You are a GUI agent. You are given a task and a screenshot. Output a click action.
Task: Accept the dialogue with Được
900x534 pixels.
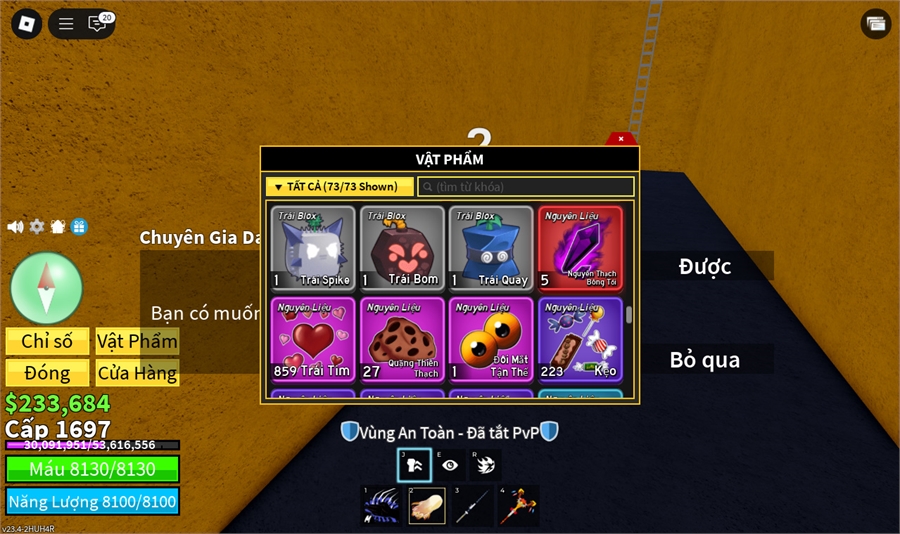[x=705, y=266]
